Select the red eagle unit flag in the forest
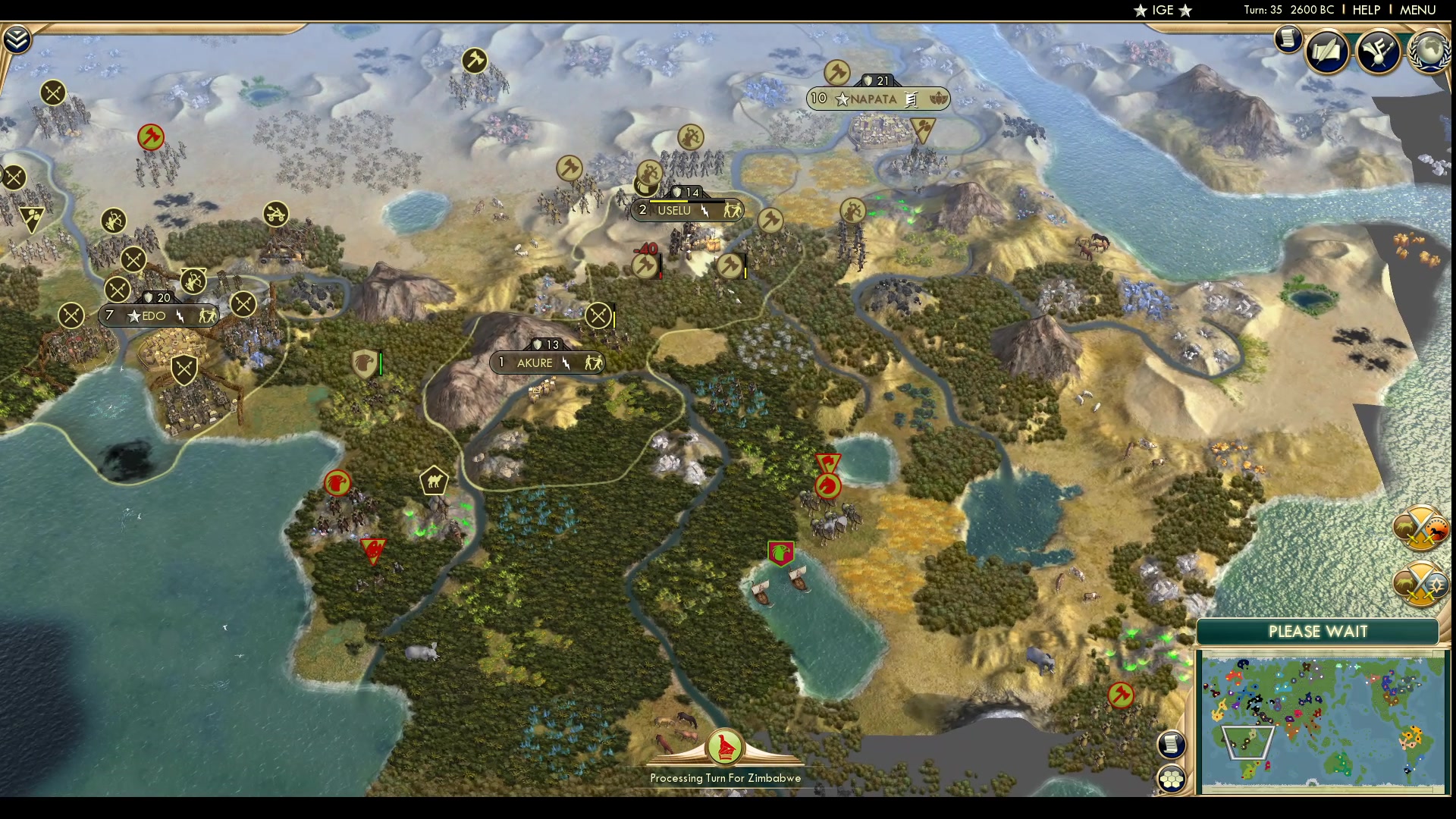The image size is (1456, 819). [x=337, y=482]
